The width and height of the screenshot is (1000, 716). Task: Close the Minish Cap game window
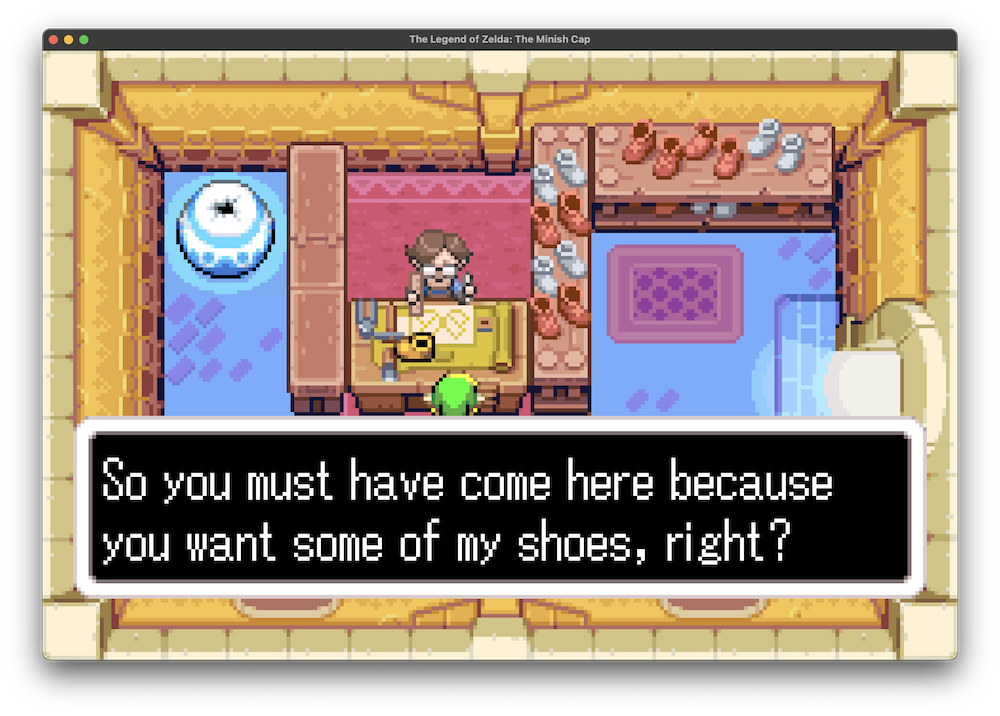click(x=53, y=39)
